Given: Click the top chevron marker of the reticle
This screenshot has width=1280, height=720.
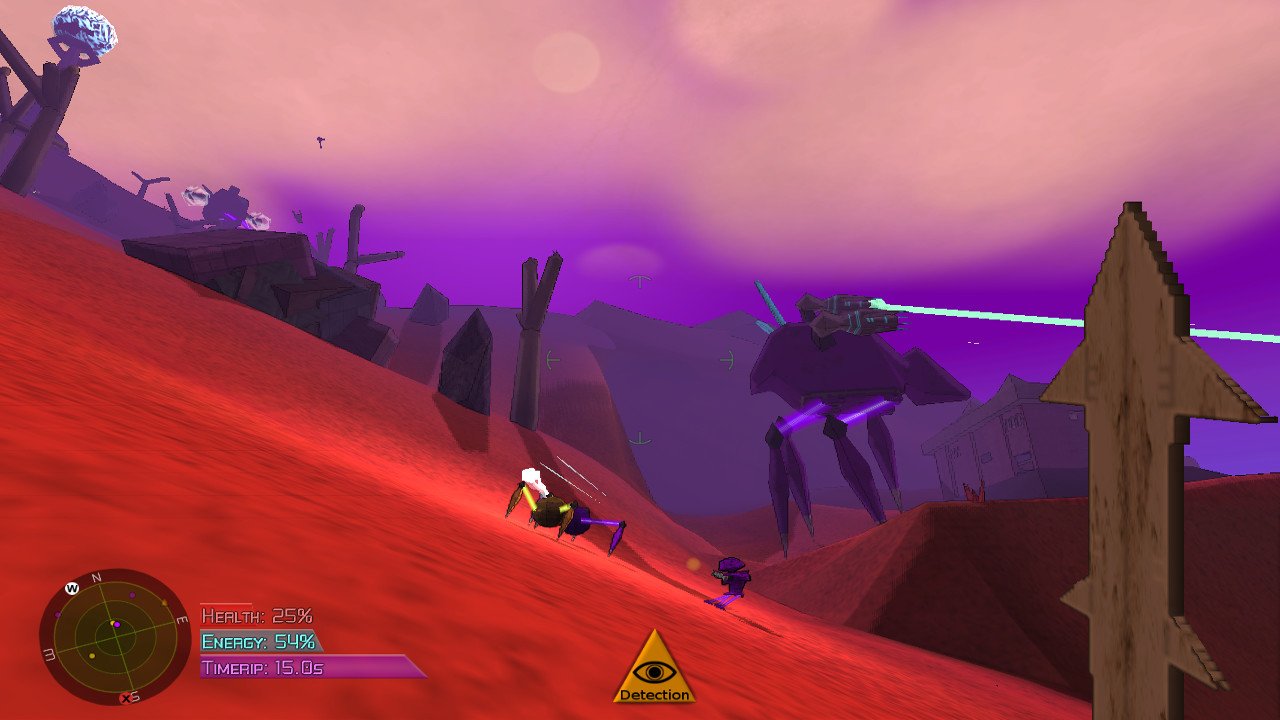Looking at the screenshot, I should [640, 282].
